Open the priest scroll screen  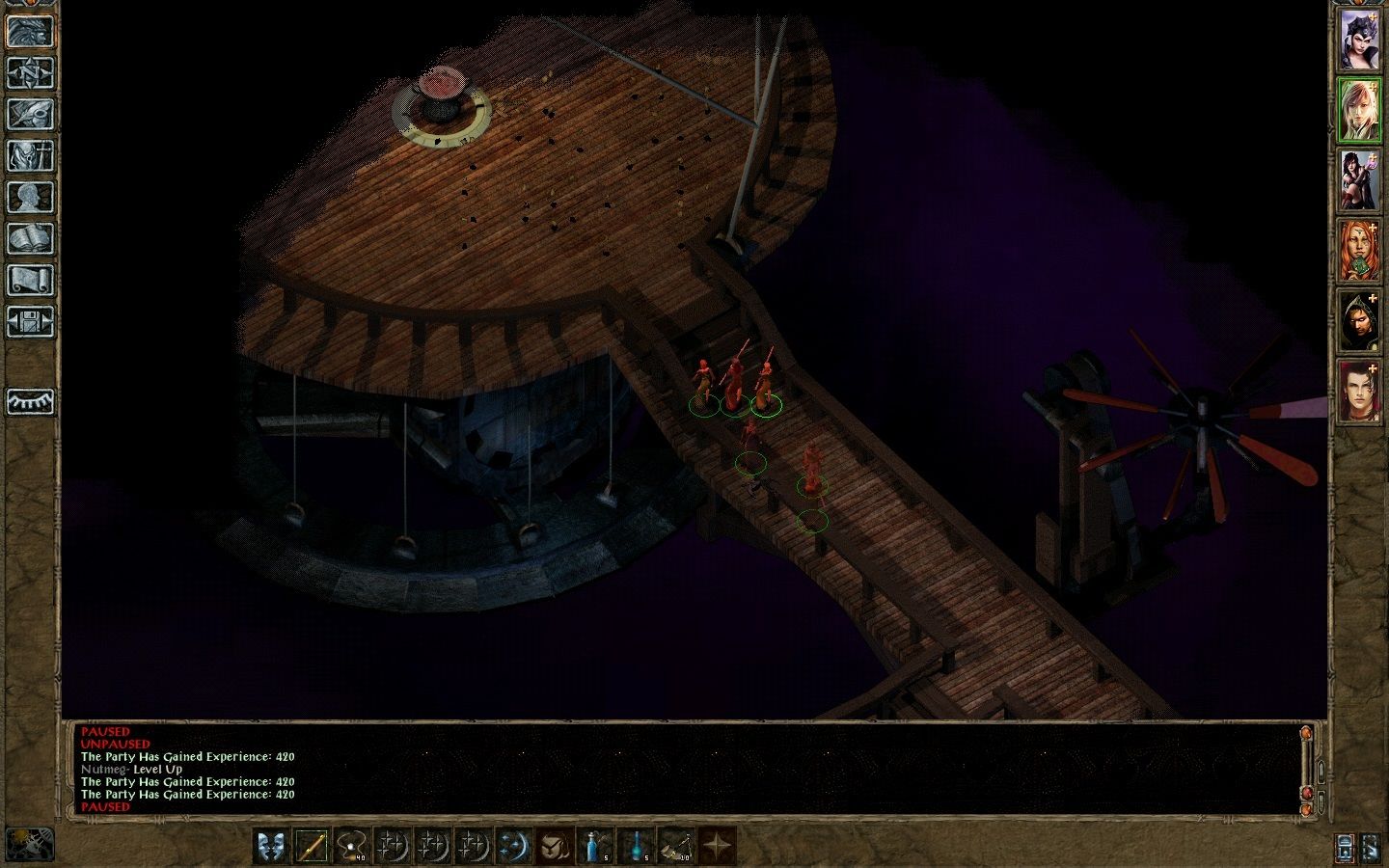(x=30, y=280)
